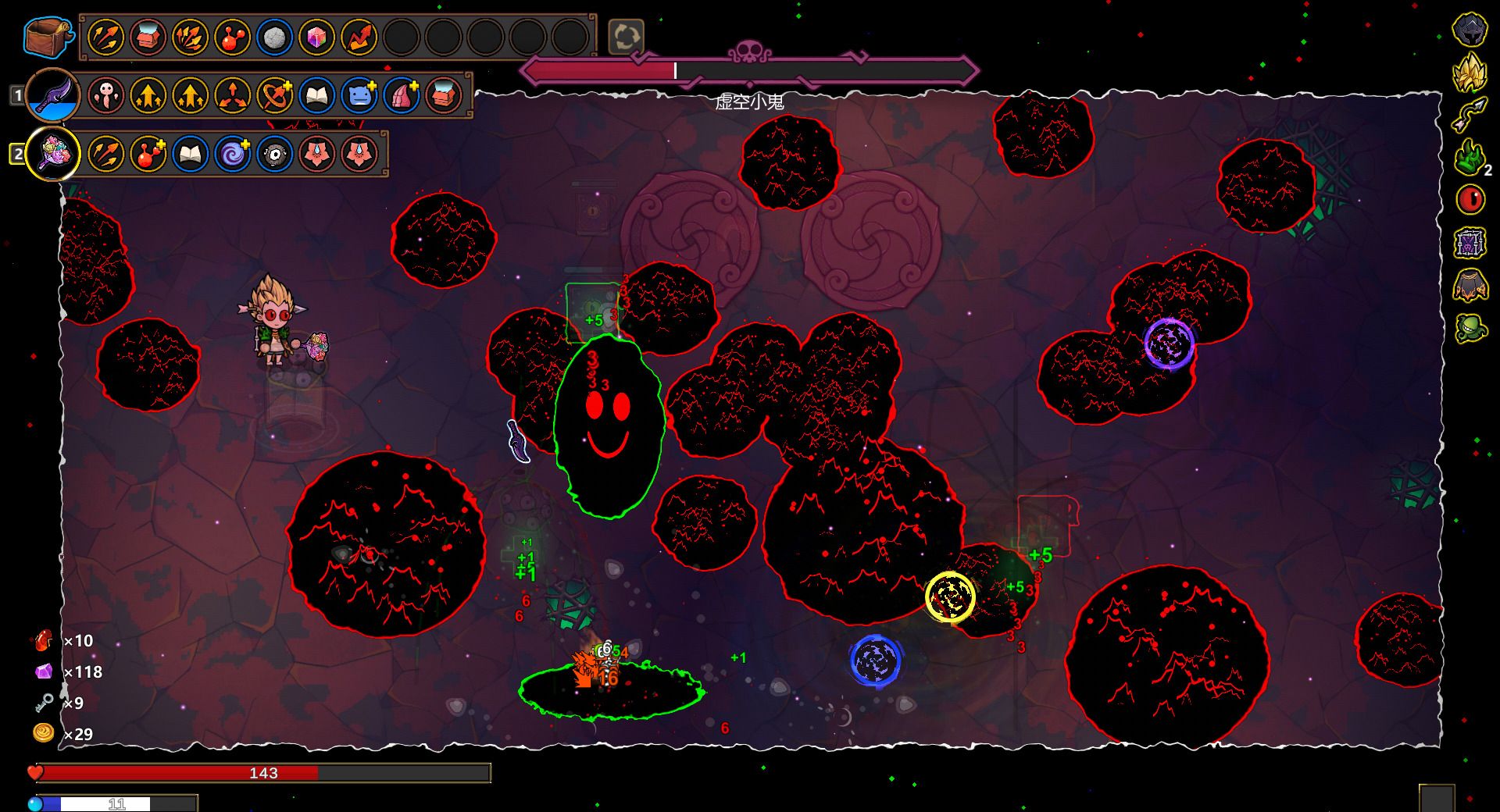Select the red zigzag arrow spell slot
Screen dimensions: 1500x812
pos(359,37)
